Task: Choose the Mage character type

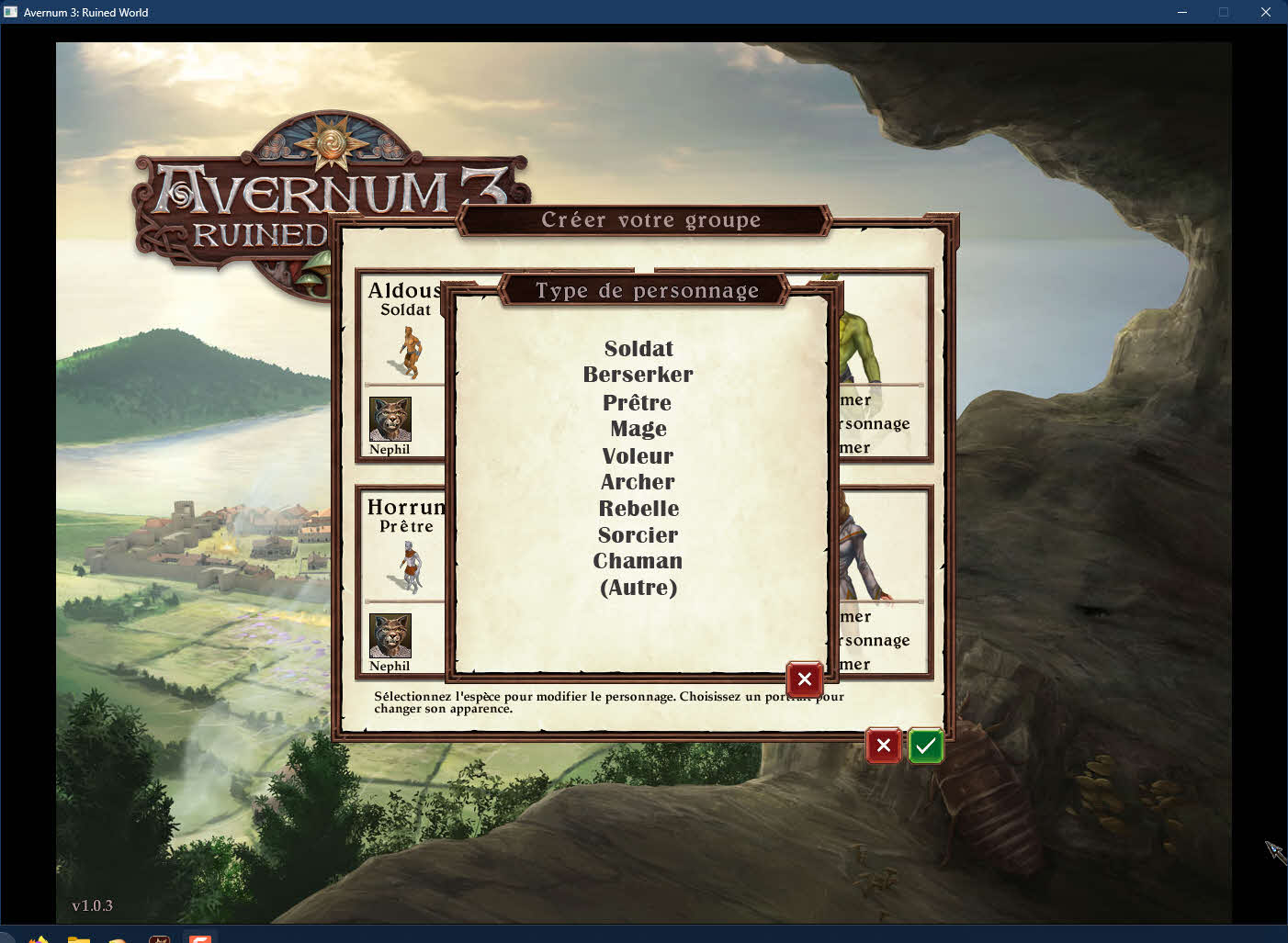Action: (x=638, y=429)
